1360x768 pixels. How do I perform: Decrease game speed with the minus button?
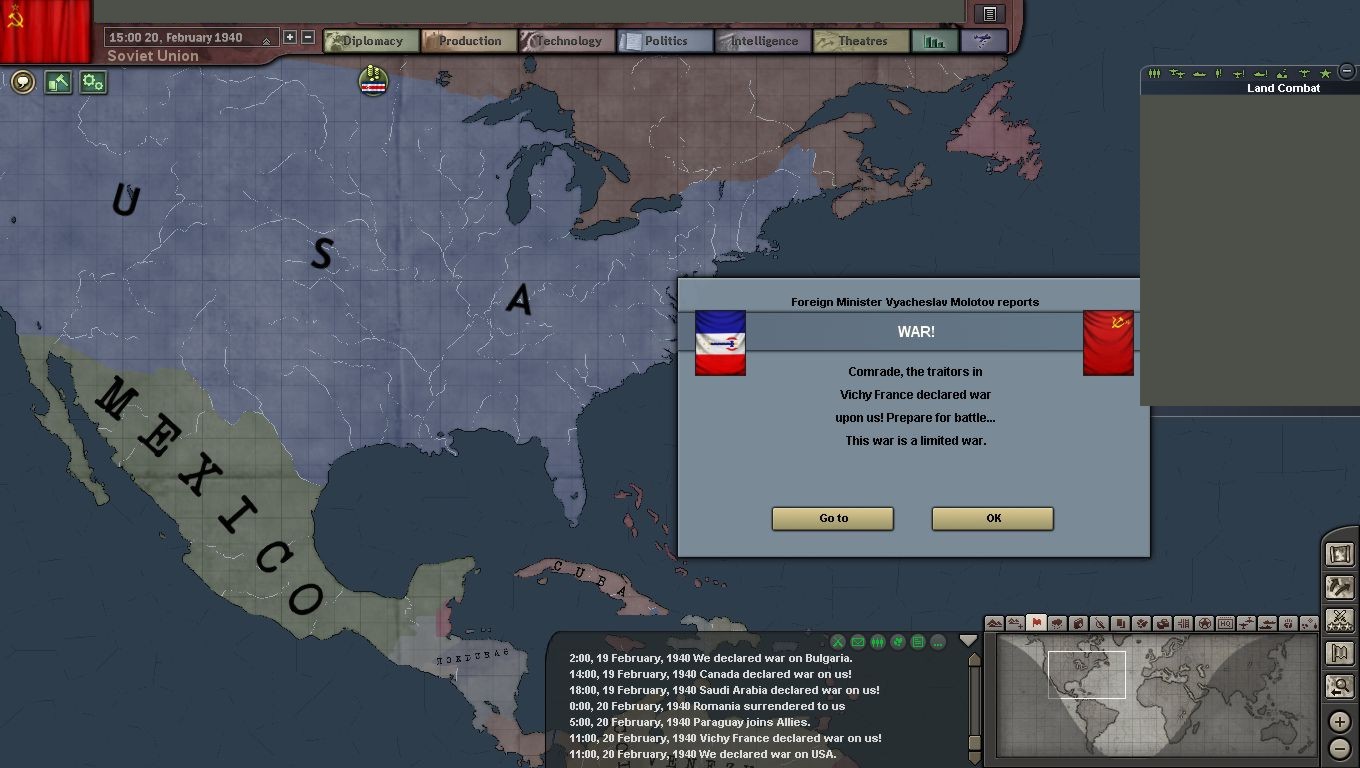[308, 37]
